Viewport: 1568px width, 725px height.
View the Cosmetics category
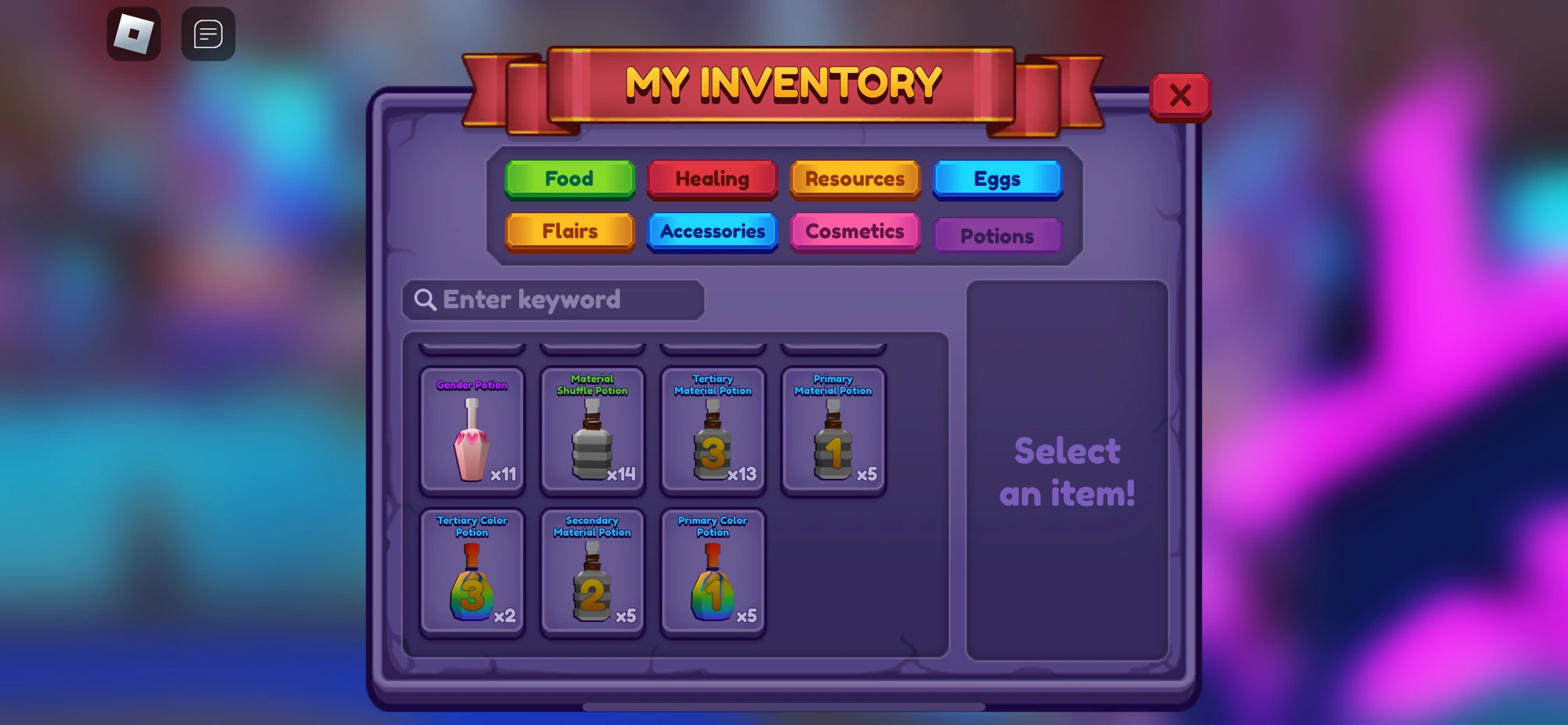click(855, 231)
